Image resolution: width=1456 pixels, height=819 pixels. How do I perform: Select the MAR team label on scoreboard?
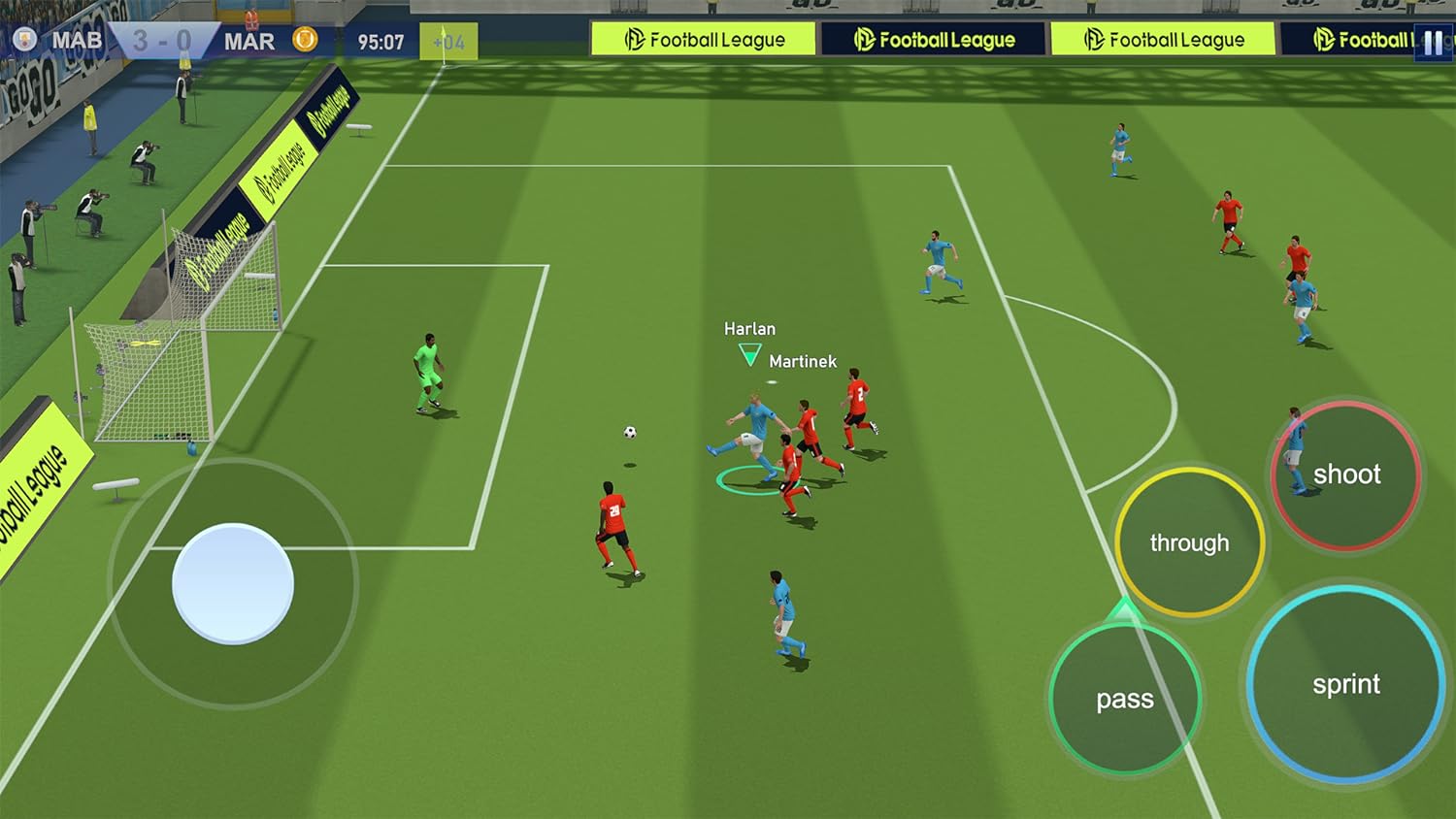[251, 41]
